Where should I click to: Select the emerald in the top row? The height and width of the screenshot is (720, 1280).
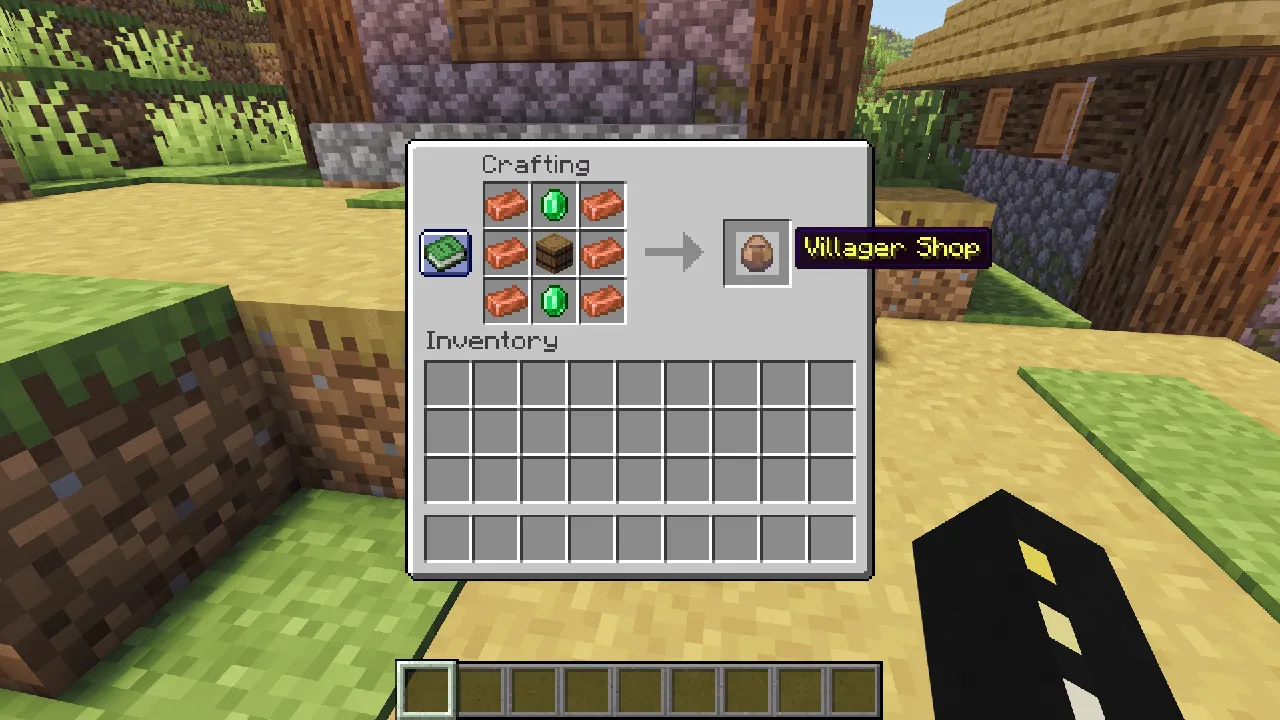[554, 204]
